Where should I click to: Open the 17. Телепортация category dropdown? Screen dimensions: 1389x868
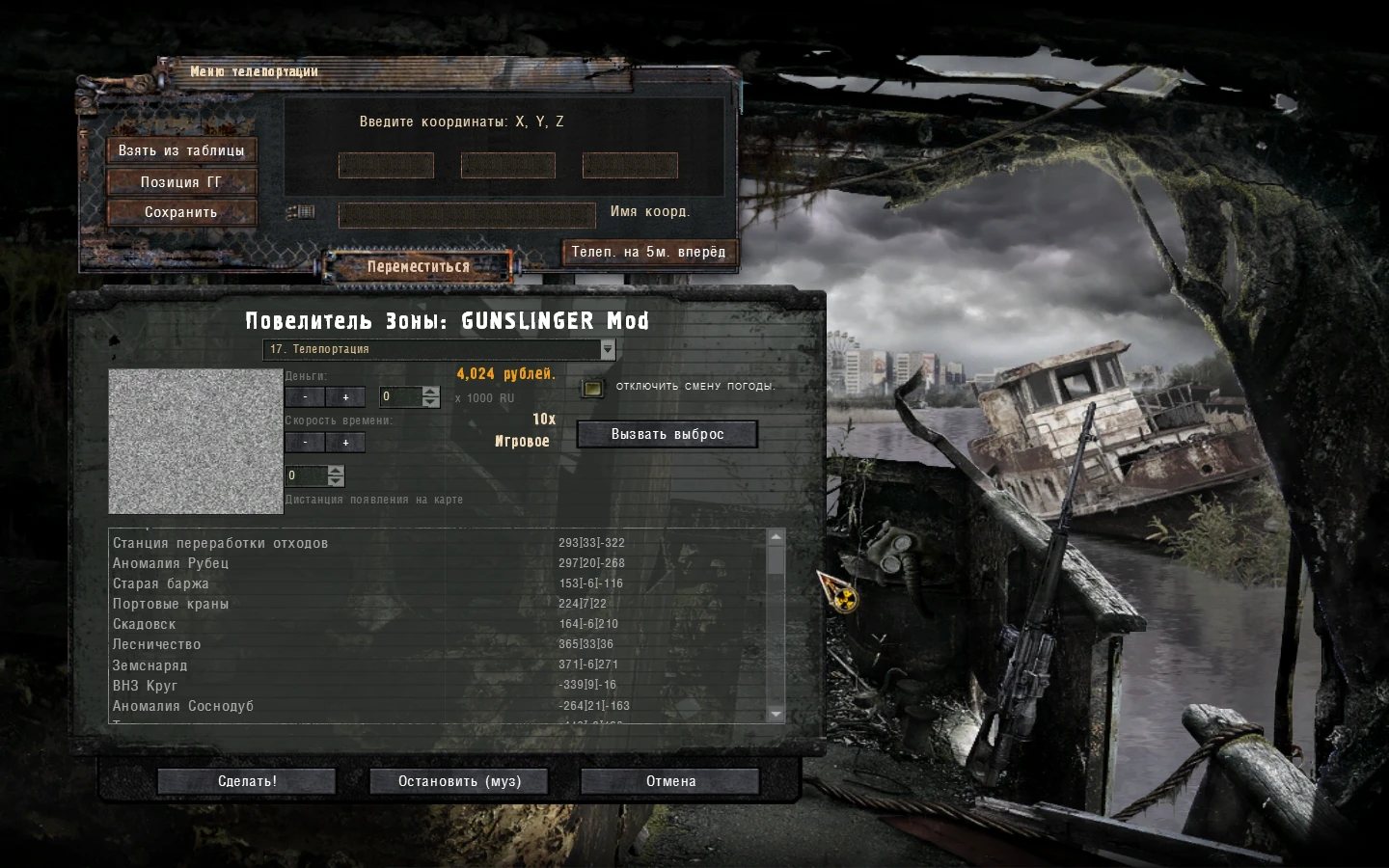coord(434,350)
